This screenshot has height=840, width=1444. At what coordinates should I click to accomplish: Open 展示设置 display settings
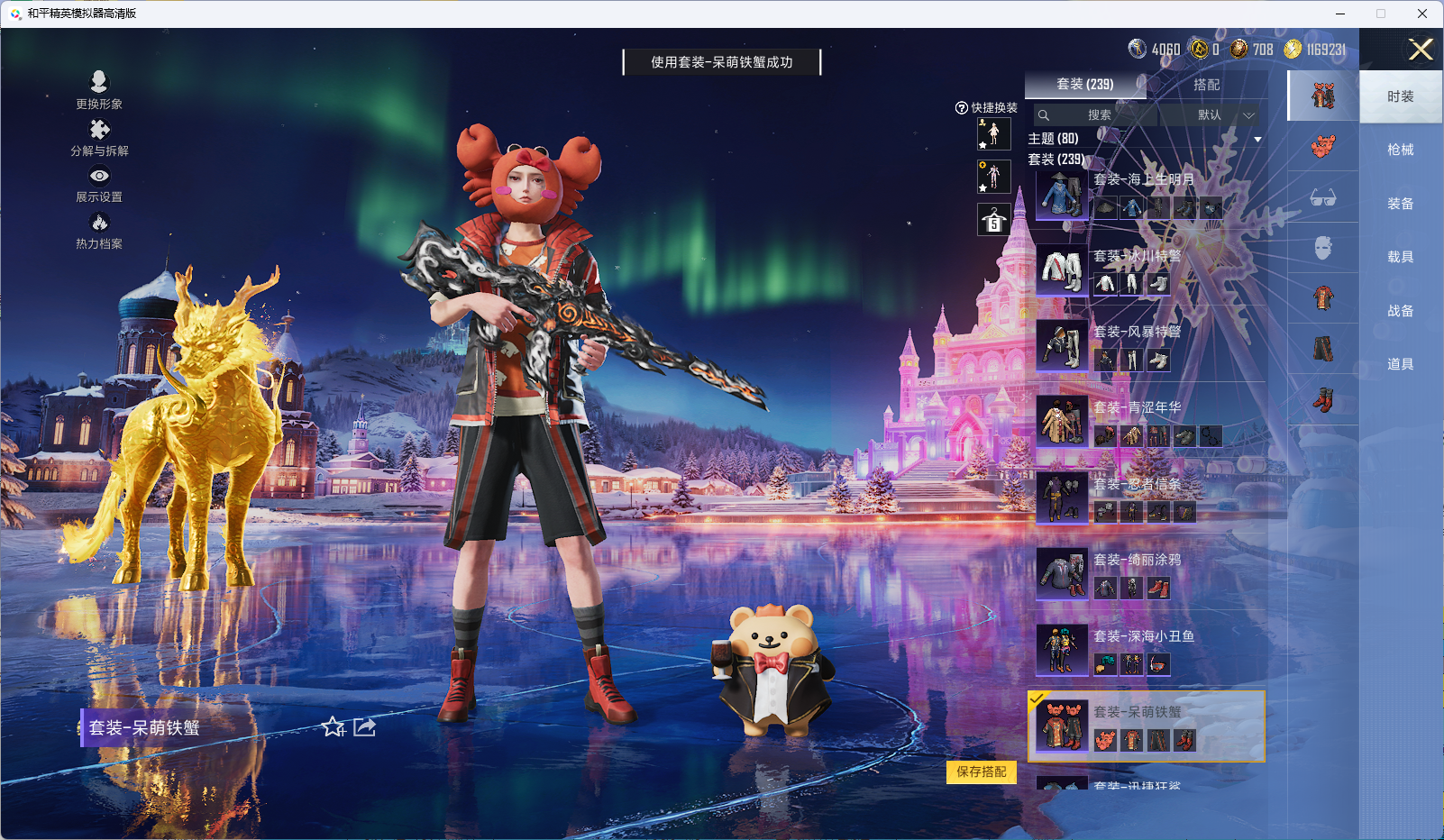click(99, 185)
